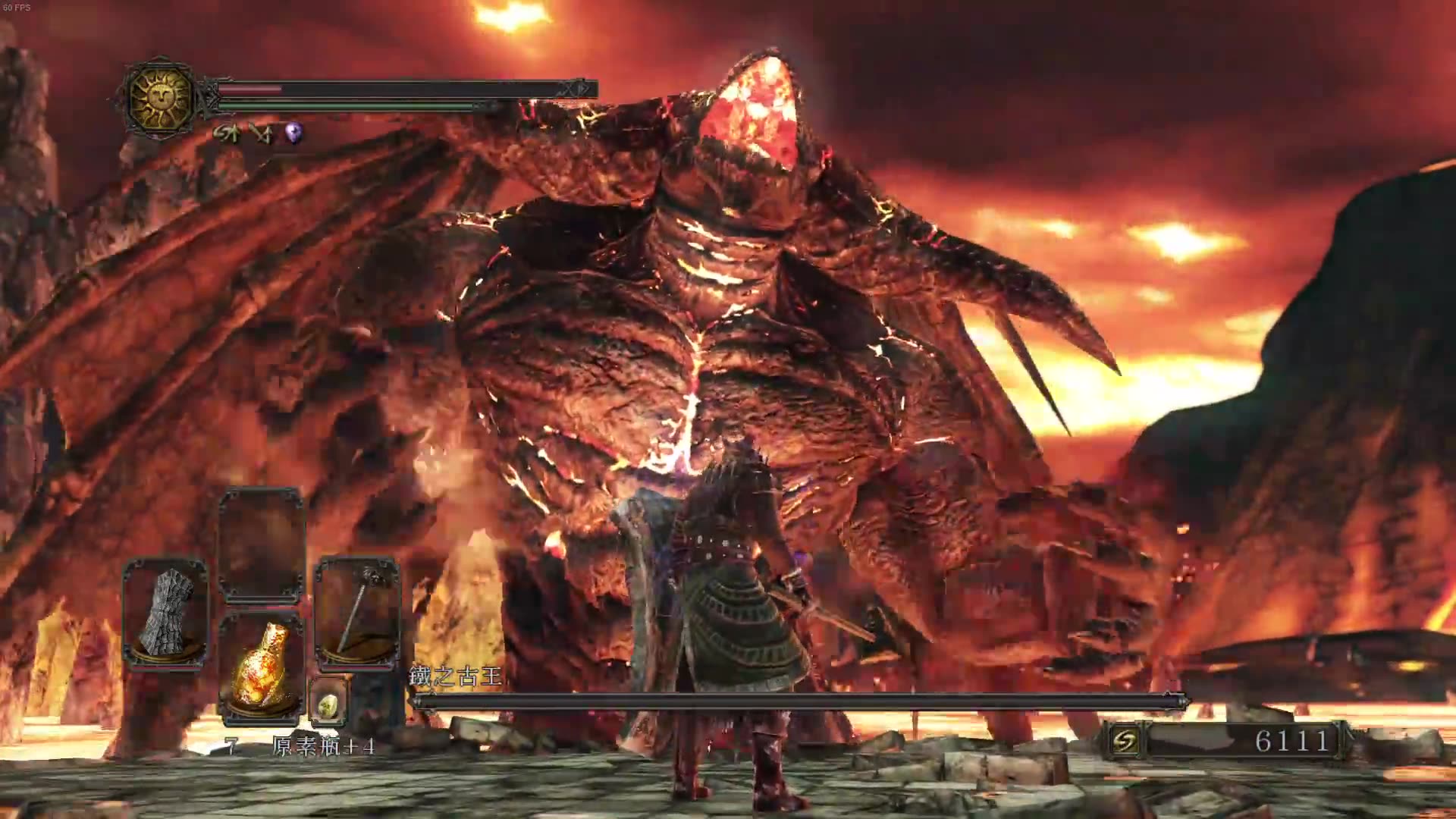Select the mace right-hand weapon slot

pyautogui.click(x=356, y=613)
